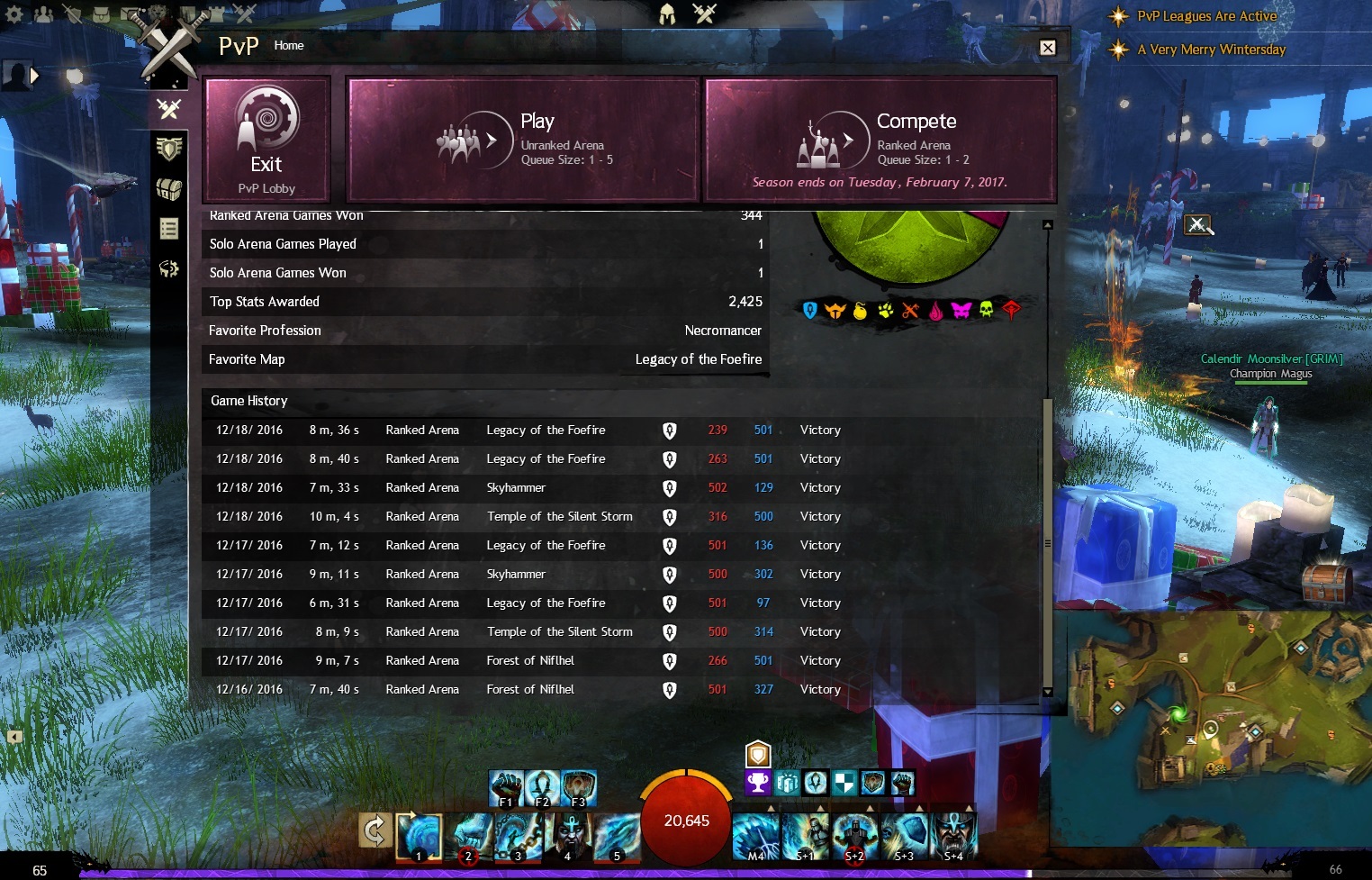This screenshot has width=1372, height=880.
Task: Switch to the crossed swords PvP tab
Action: [169, 109]
